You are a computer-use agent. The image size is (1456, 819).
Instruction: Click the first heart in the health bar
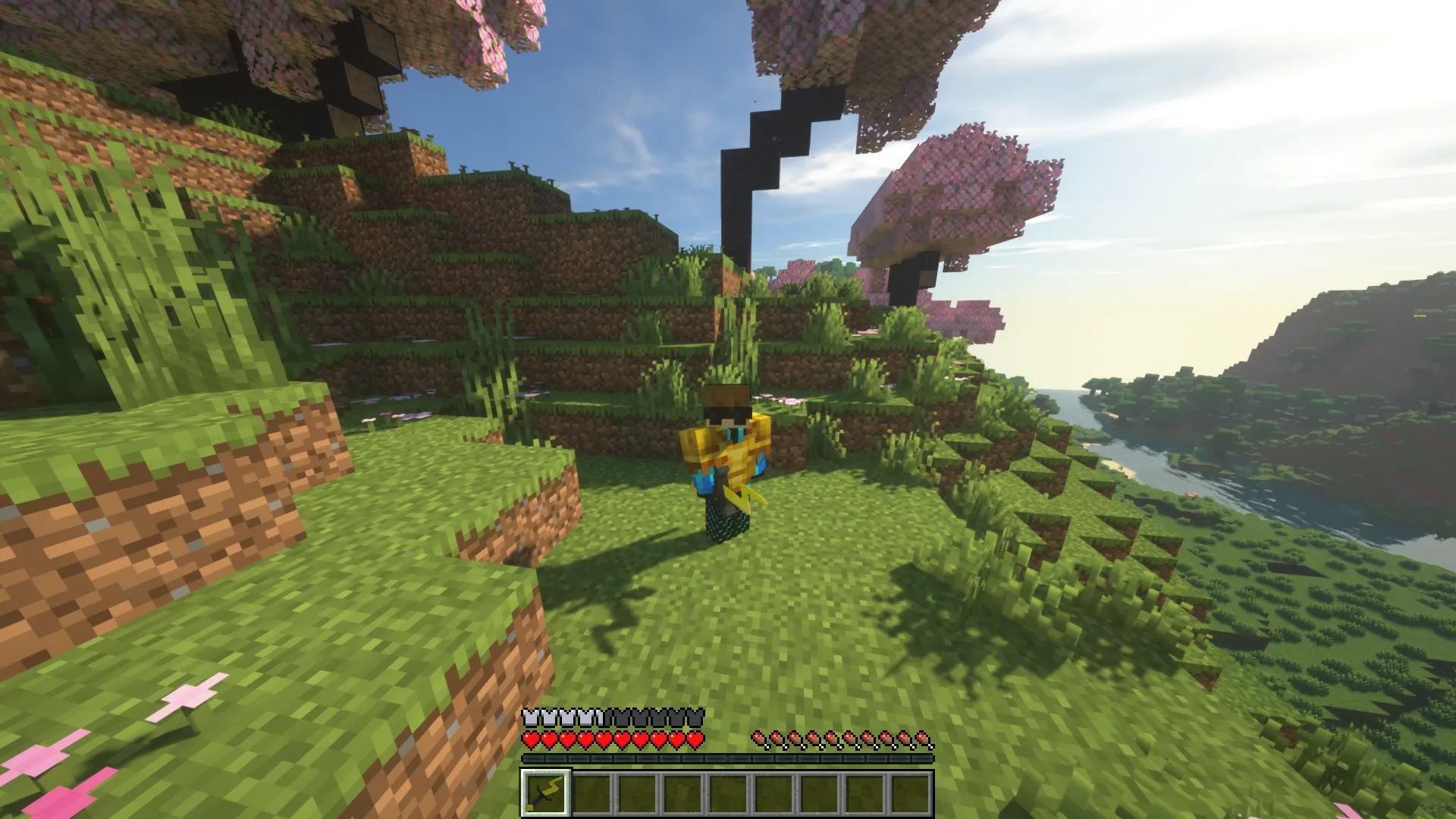[x=530, y=738]
